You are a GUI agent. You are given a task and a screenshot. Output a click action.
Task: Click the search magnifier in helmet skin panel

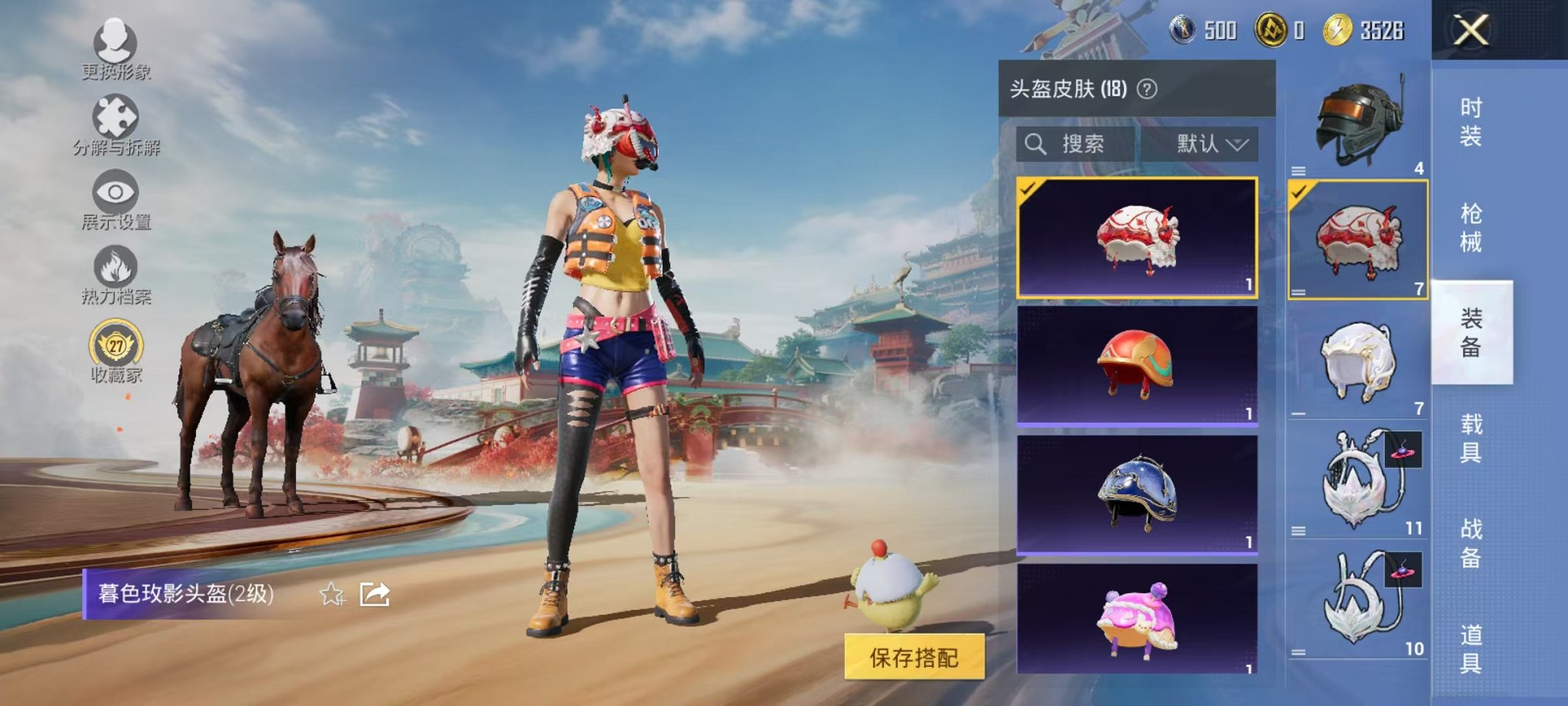(x=1036, y=144)
